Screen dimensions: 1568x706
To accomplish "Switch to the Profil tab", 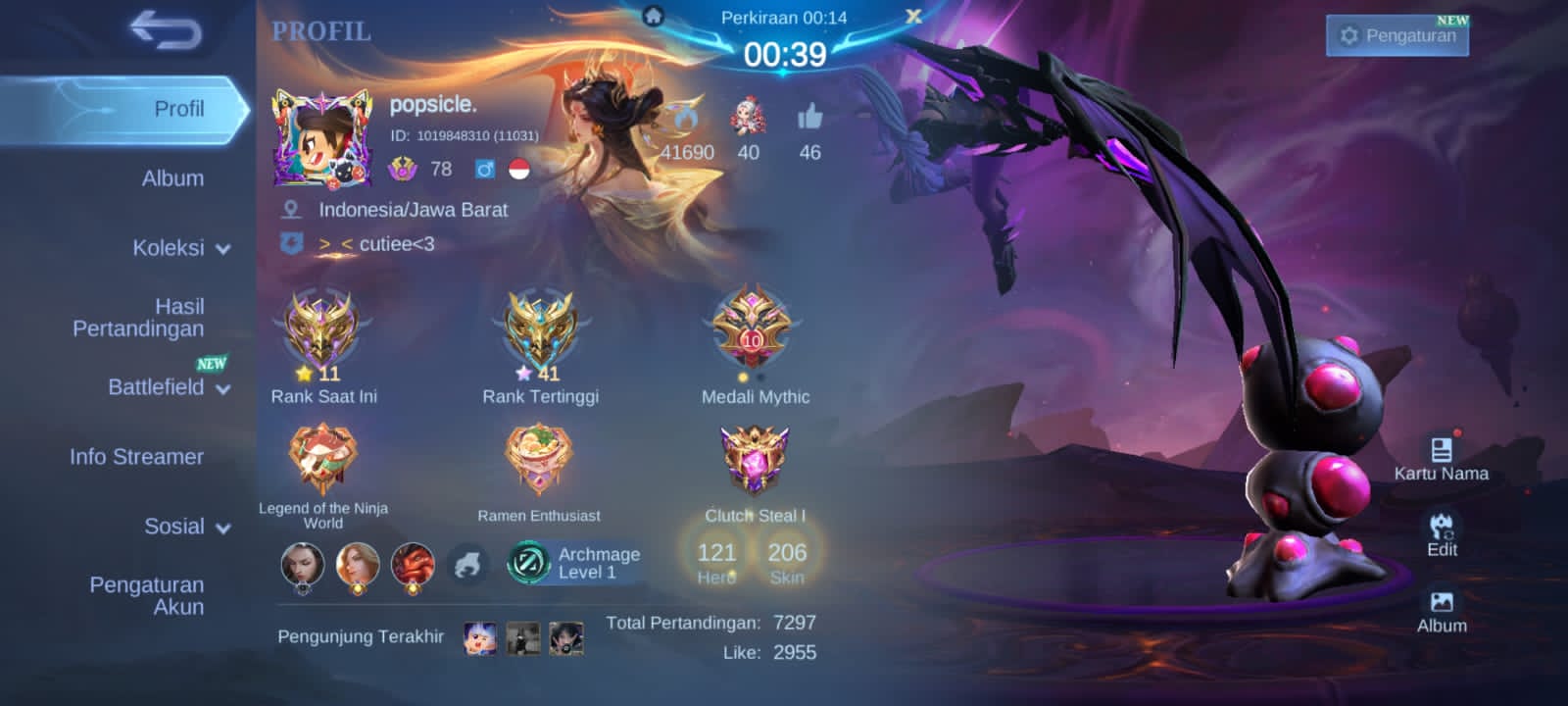I will pyautogui.click(x=178, y=109).
